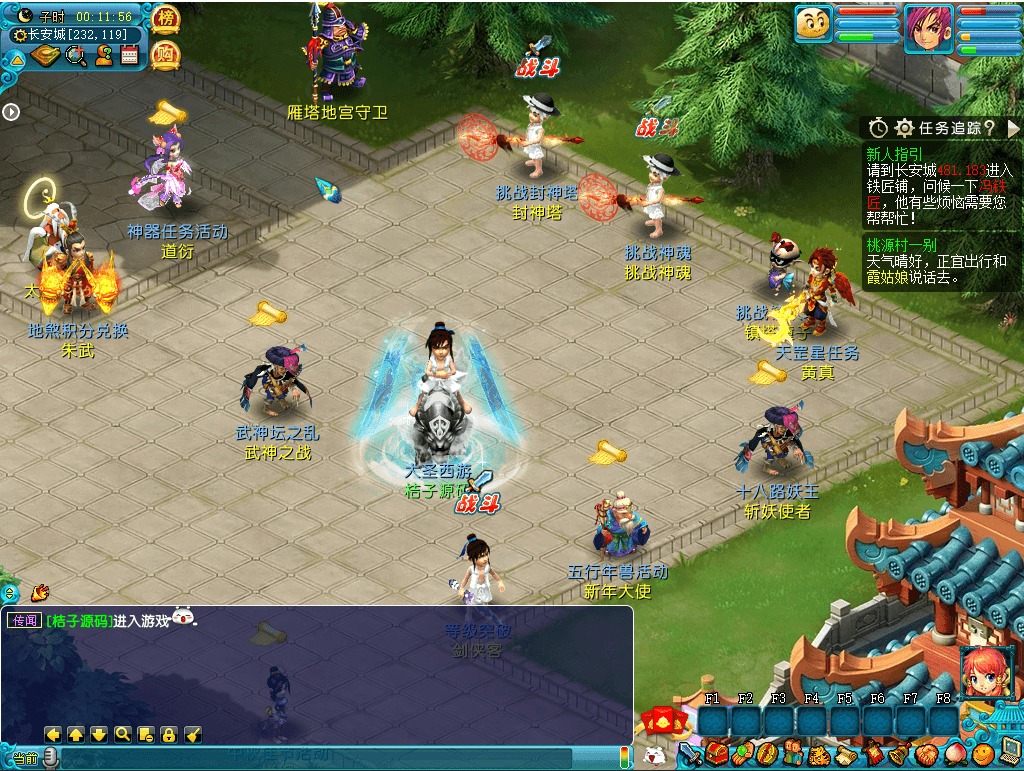1024x771 pixels.
Task: Open the 榜 ranking board button
Action: click(x=165, y=20)
